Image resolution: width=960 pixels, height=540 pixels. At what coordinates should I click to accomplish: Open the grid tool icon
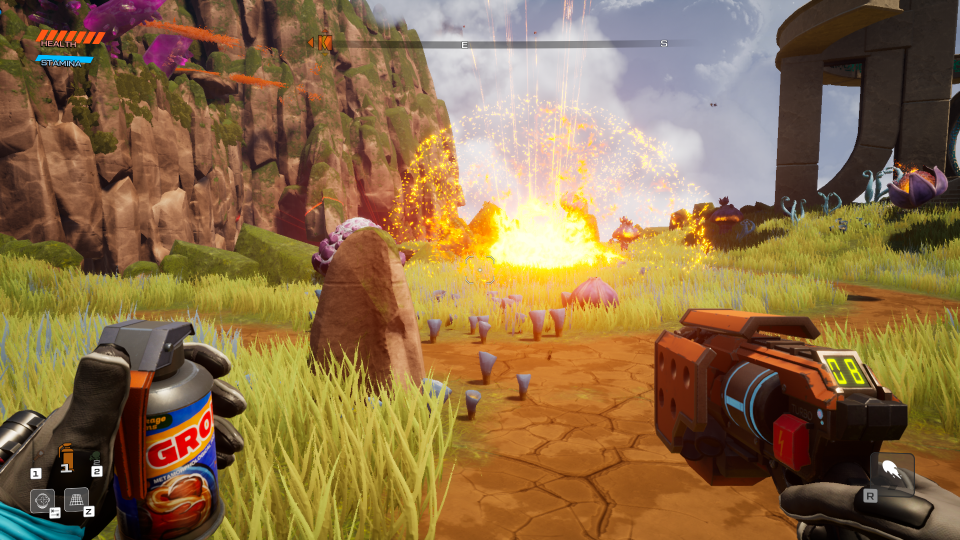click(76, 498)
